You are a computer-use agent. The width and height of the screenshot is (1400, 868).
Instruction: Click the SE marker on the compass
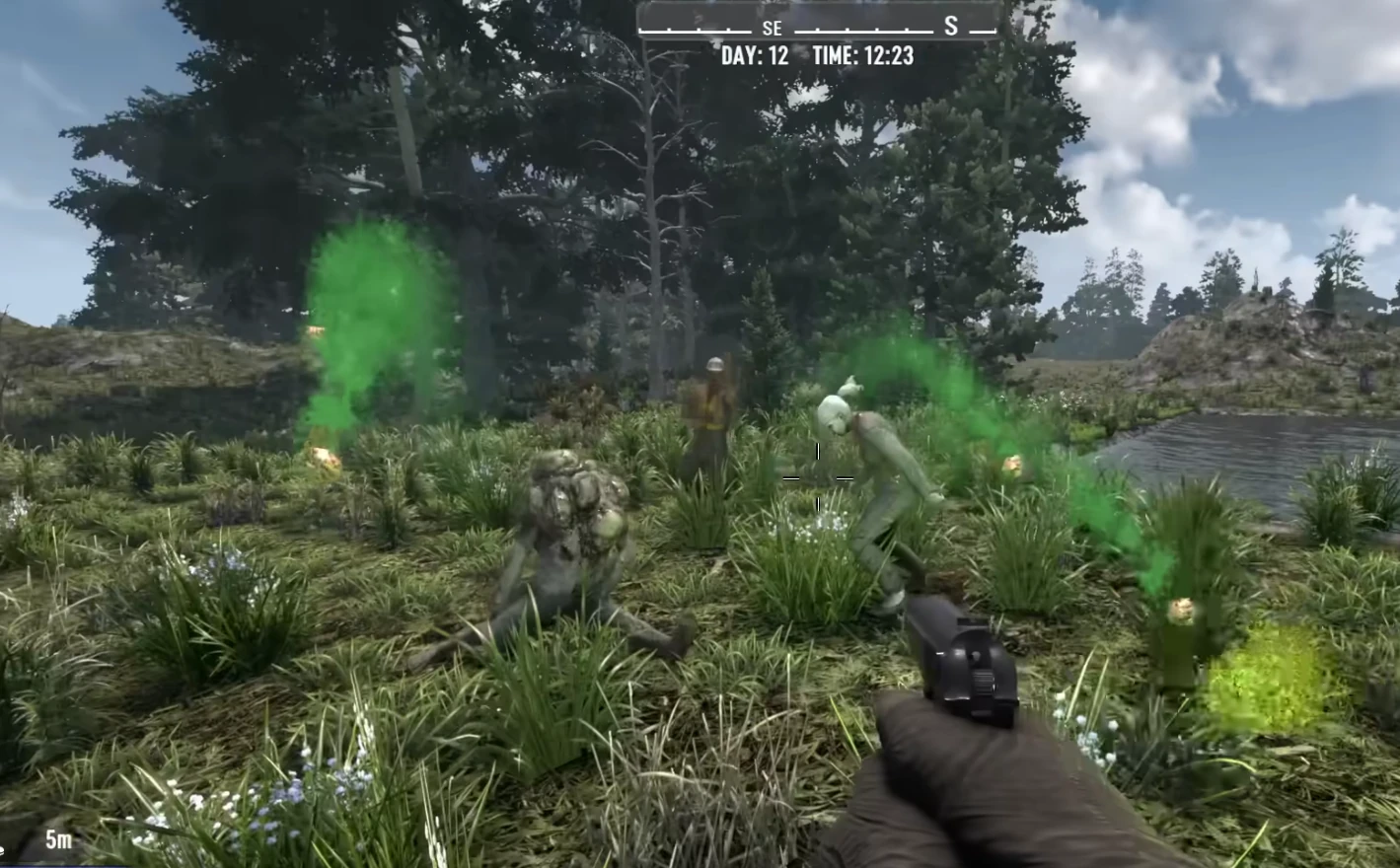pyautogui.click(x=772, y=28)
